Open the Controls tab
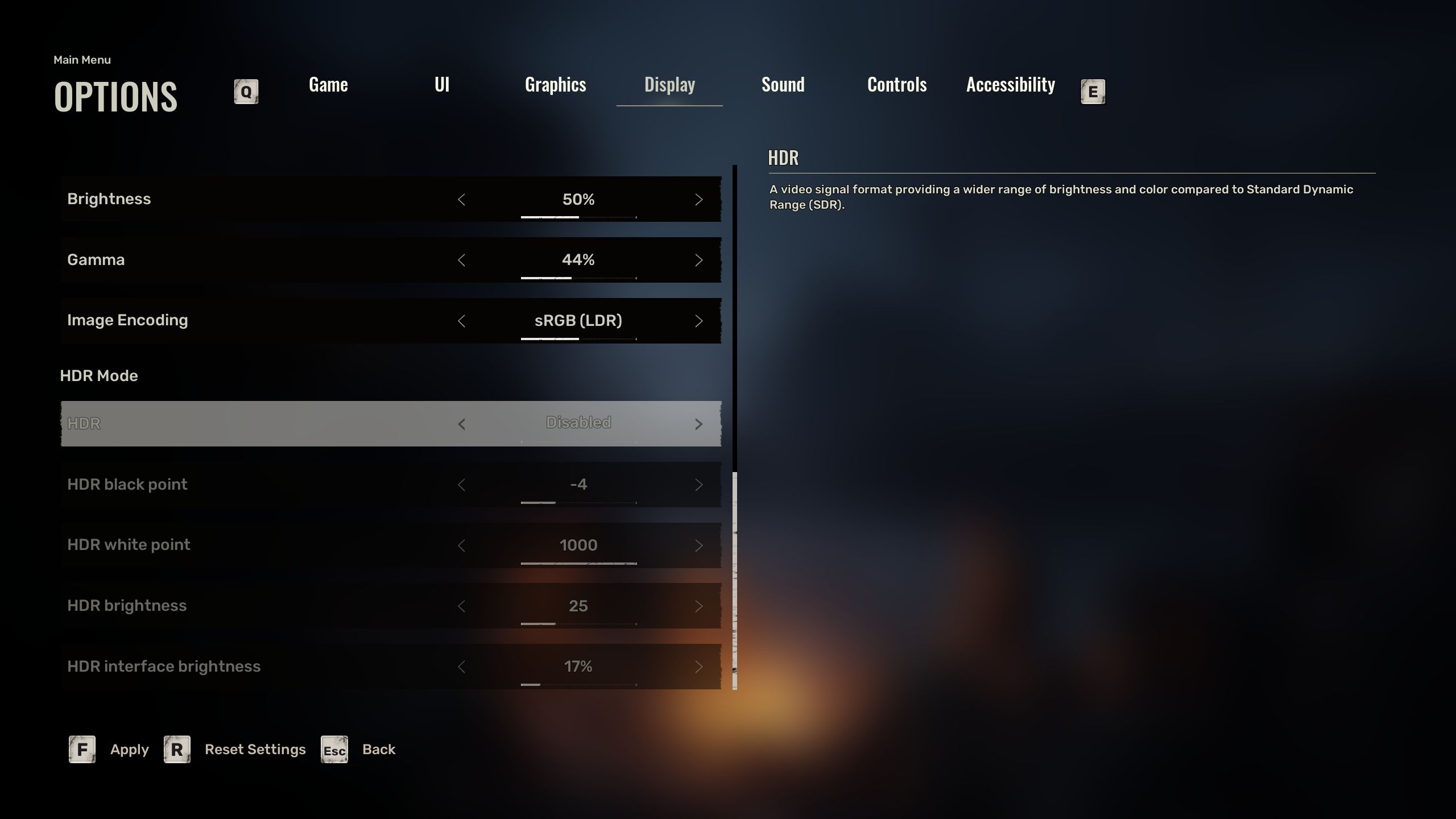The height and width of the screenshot is (819, 1456). [897, 85]
